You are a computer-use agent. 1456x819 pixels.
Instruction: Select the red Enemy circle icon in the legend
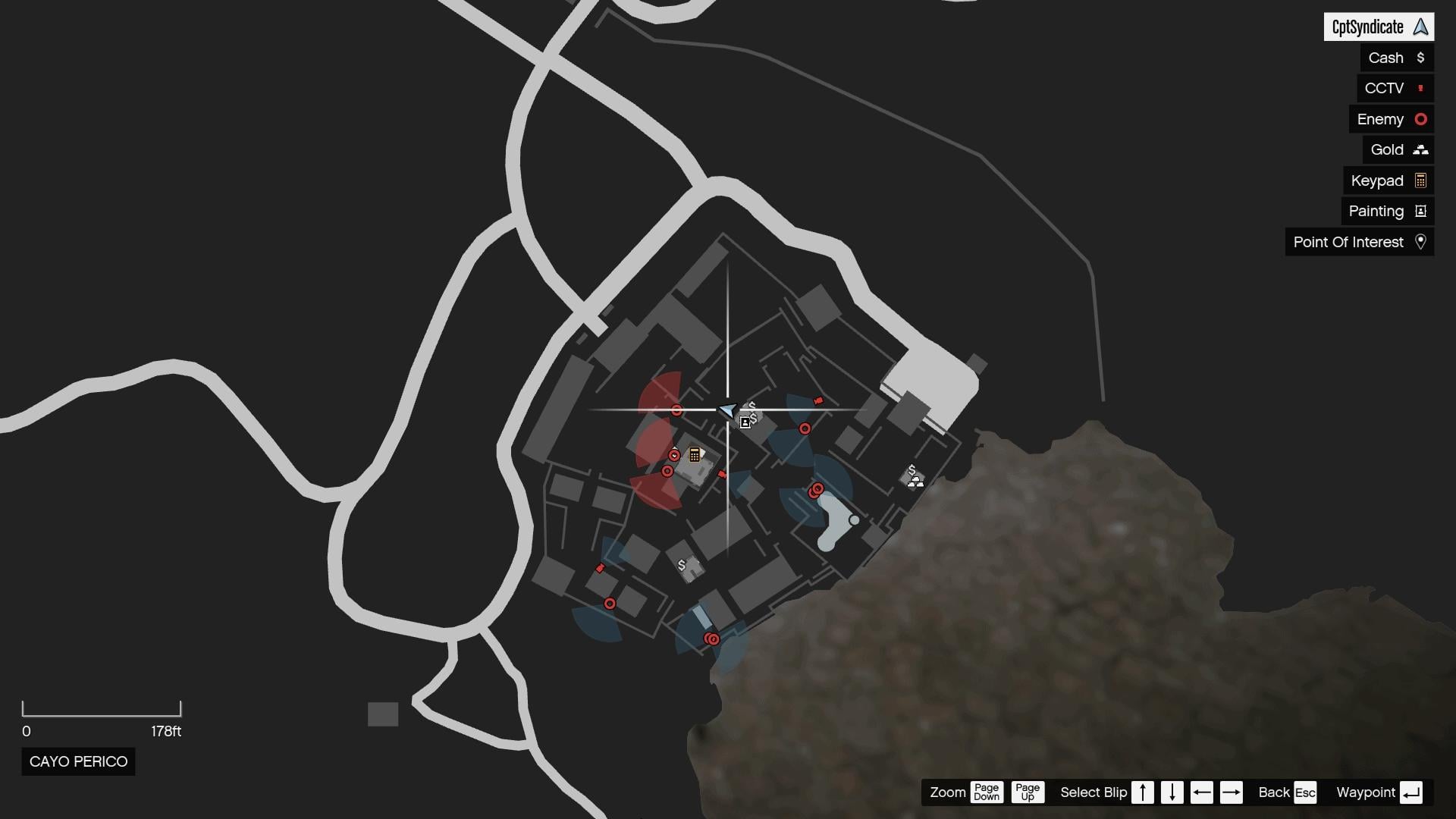pyautogui.click(x=1421, y=119)
